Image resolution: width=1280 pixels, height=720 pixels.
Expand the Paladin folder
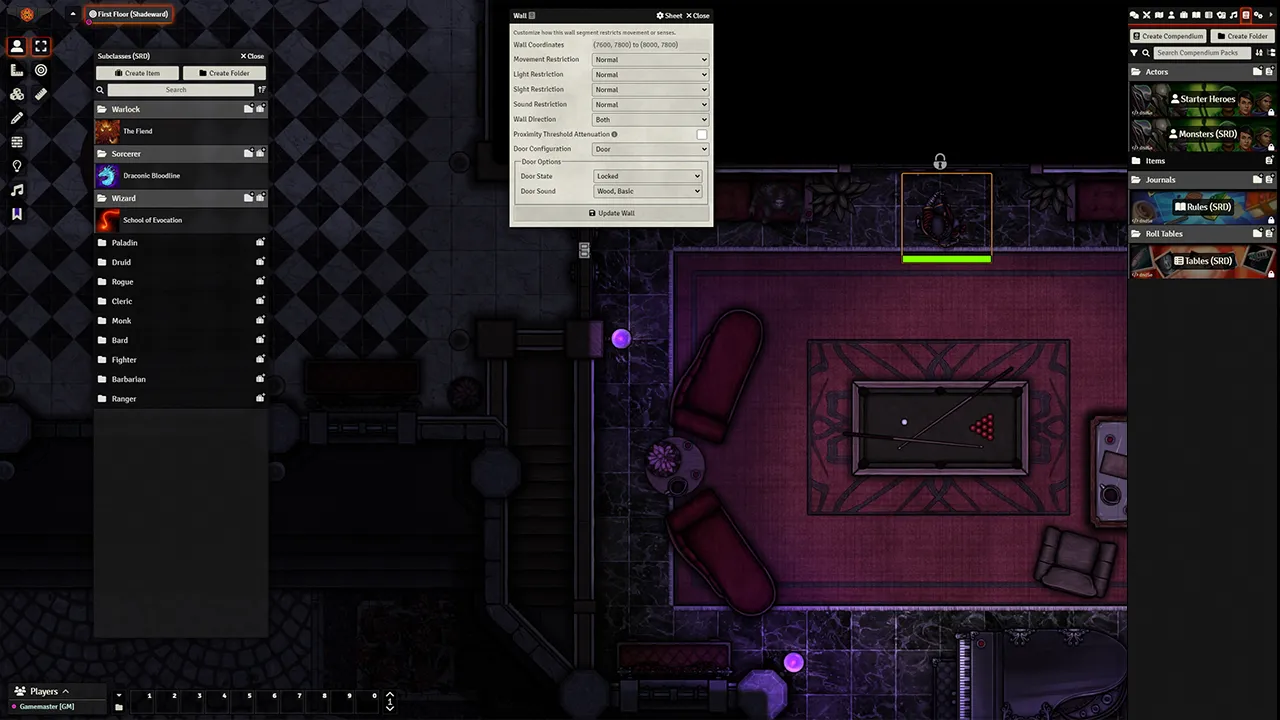[125, 243]
